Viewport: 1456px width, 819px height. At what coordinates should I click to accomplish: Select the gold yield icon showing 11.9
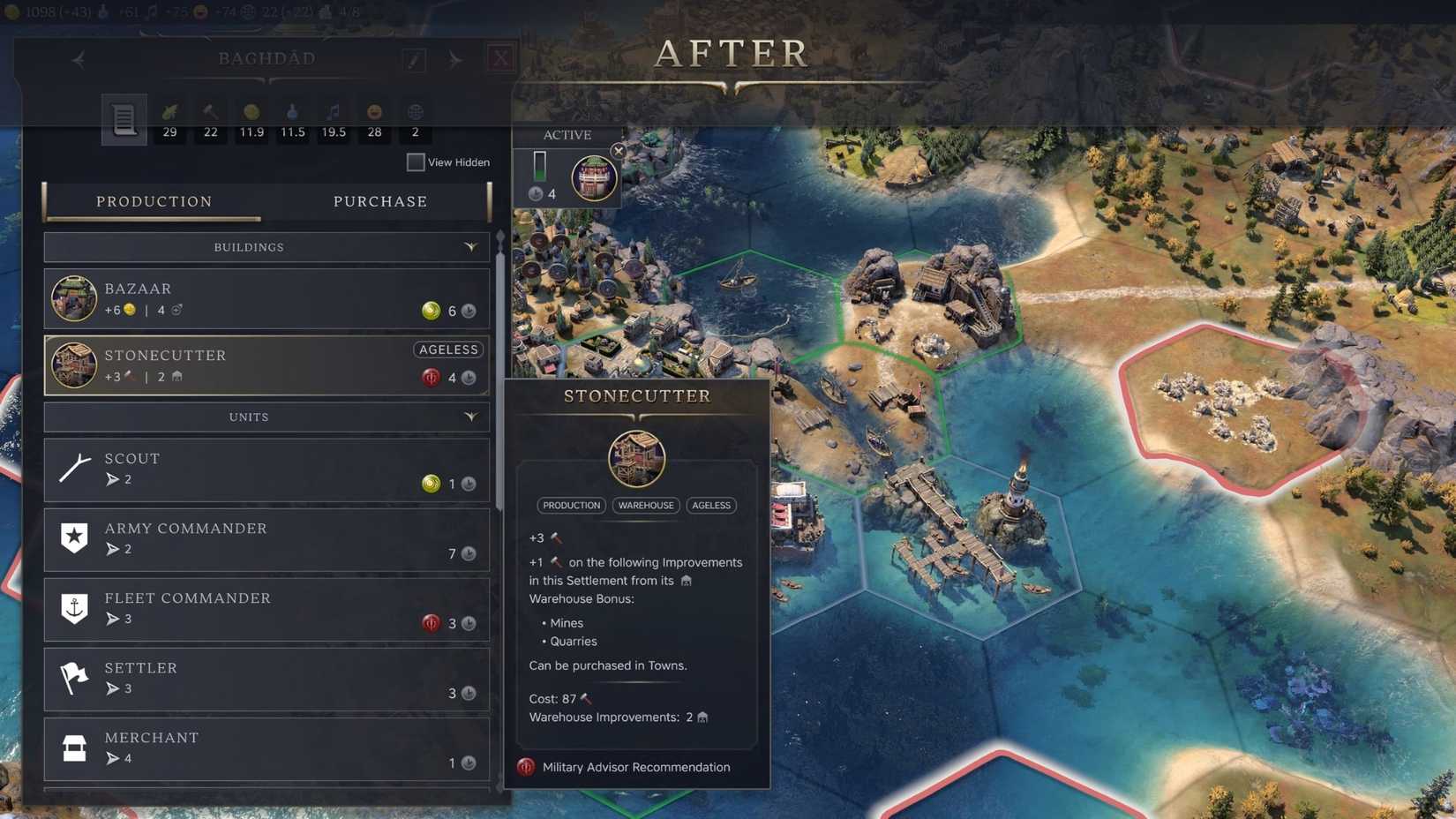[251, 115]
